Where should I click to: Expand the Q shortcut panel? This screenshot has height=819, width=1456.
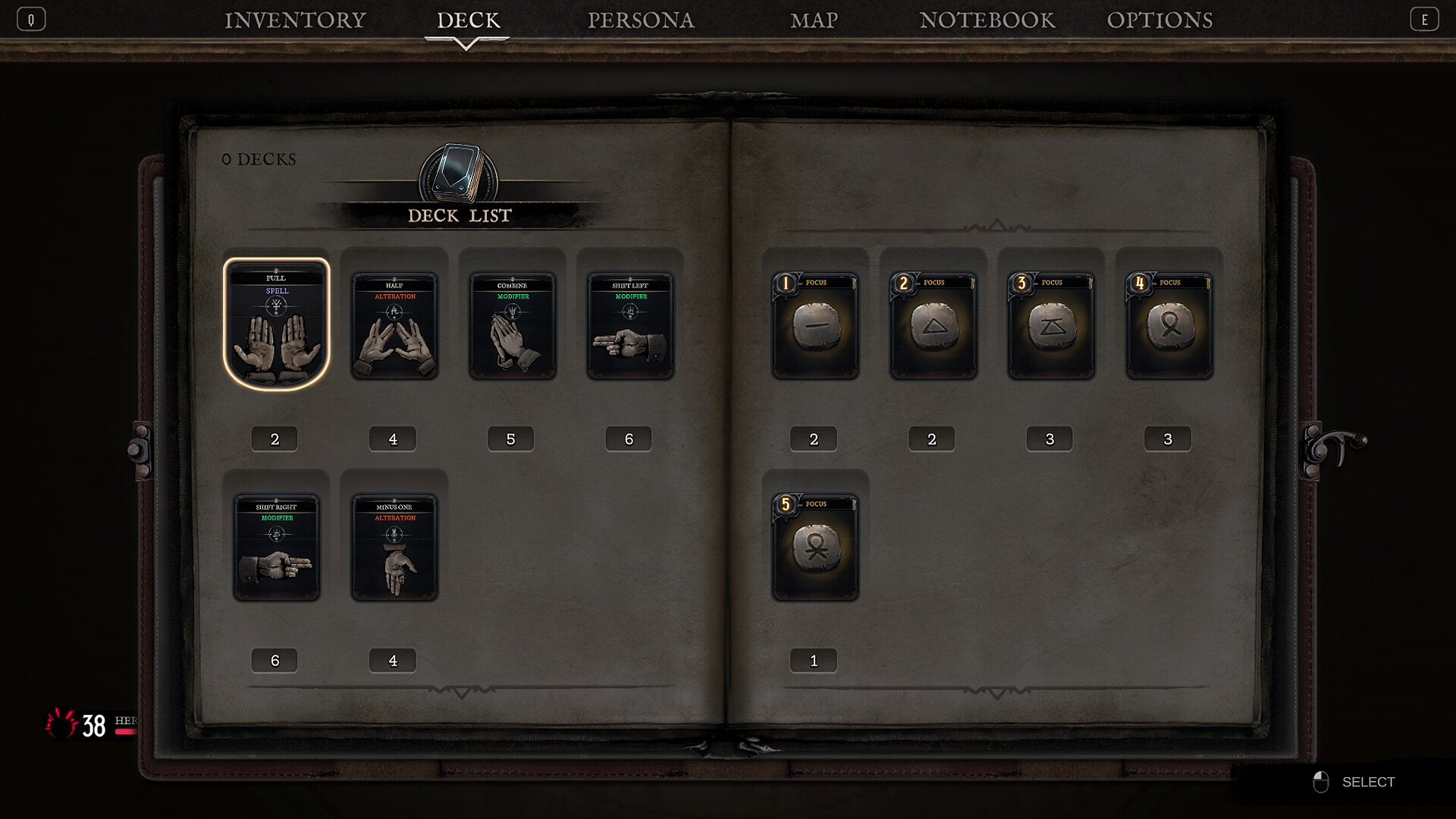[31, 18]
